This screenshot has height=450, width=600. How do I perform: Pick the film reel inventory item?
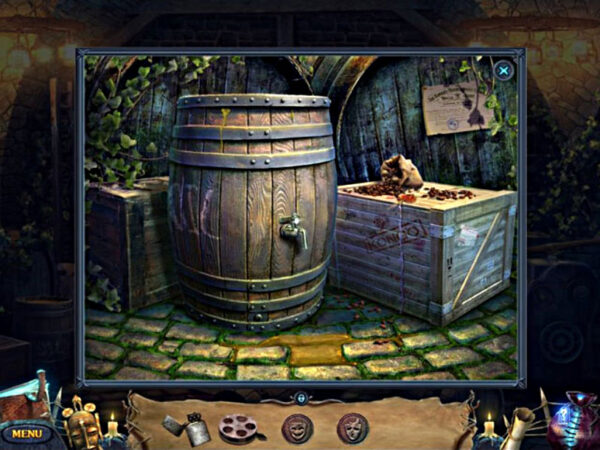(238, 428)
